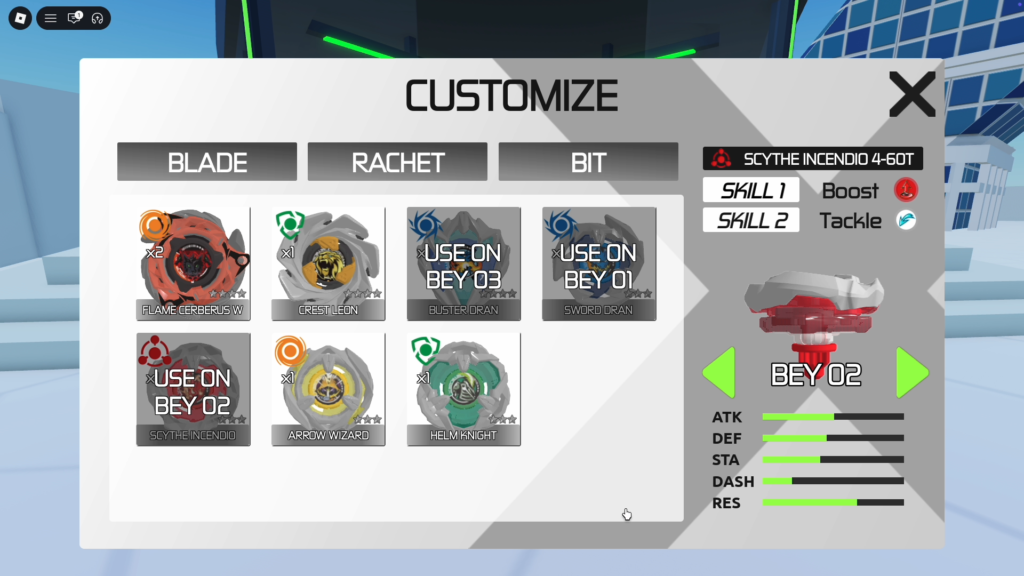Click the red Boost skill icon
Viewport: 1024px width, 576px height.
tap(906, 190)
